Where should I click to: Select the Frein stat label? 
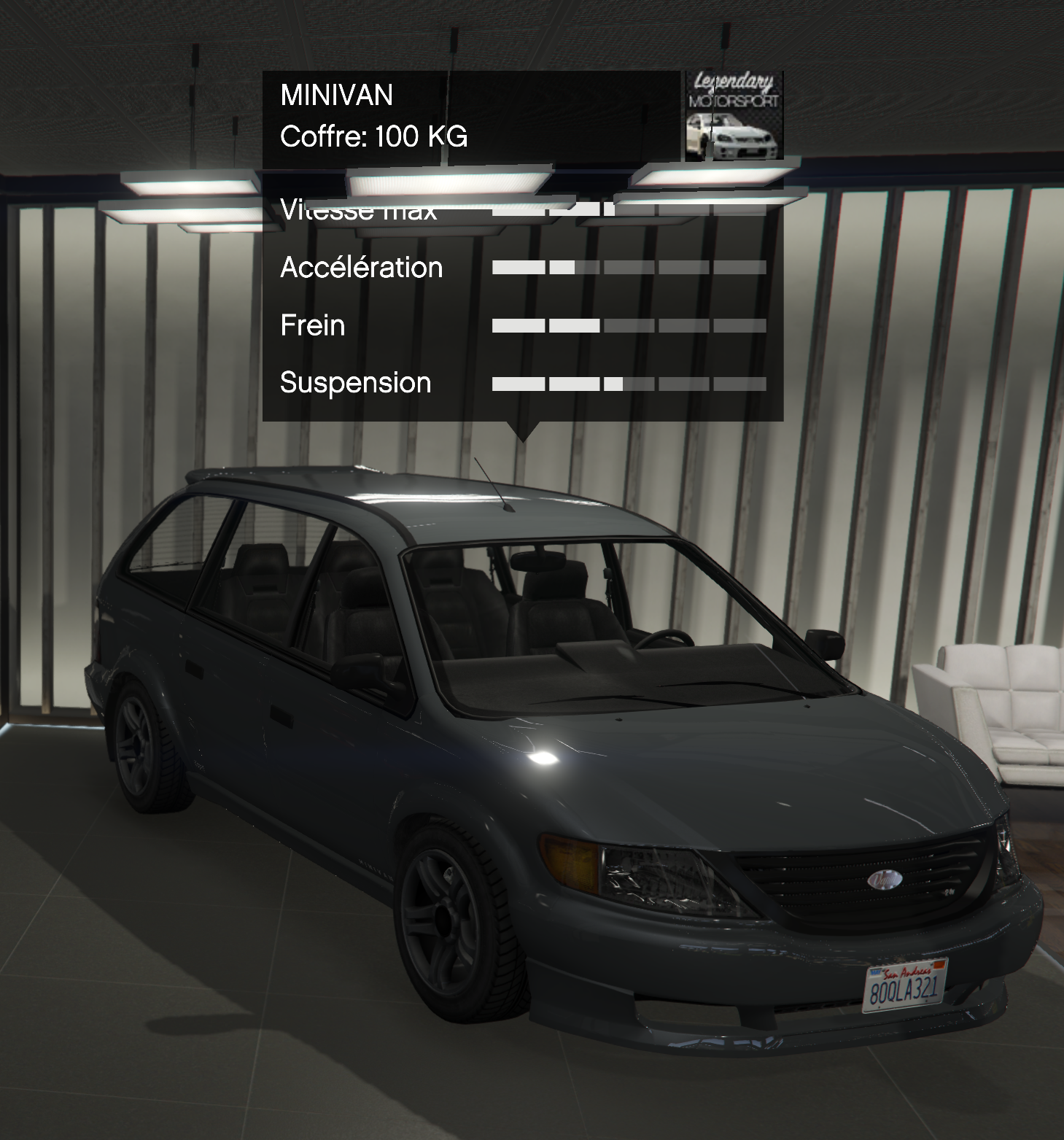312,326
